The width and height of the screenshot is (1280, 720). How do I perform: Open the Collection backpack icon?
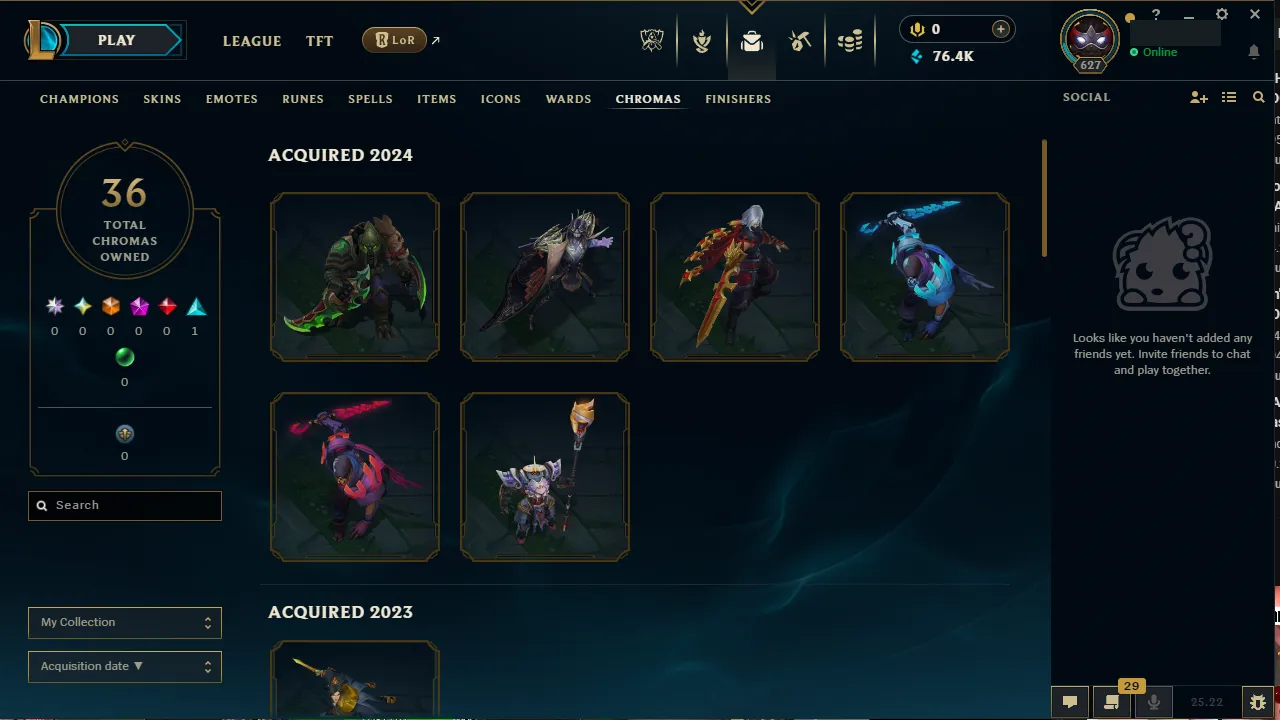tap(751, 41)
